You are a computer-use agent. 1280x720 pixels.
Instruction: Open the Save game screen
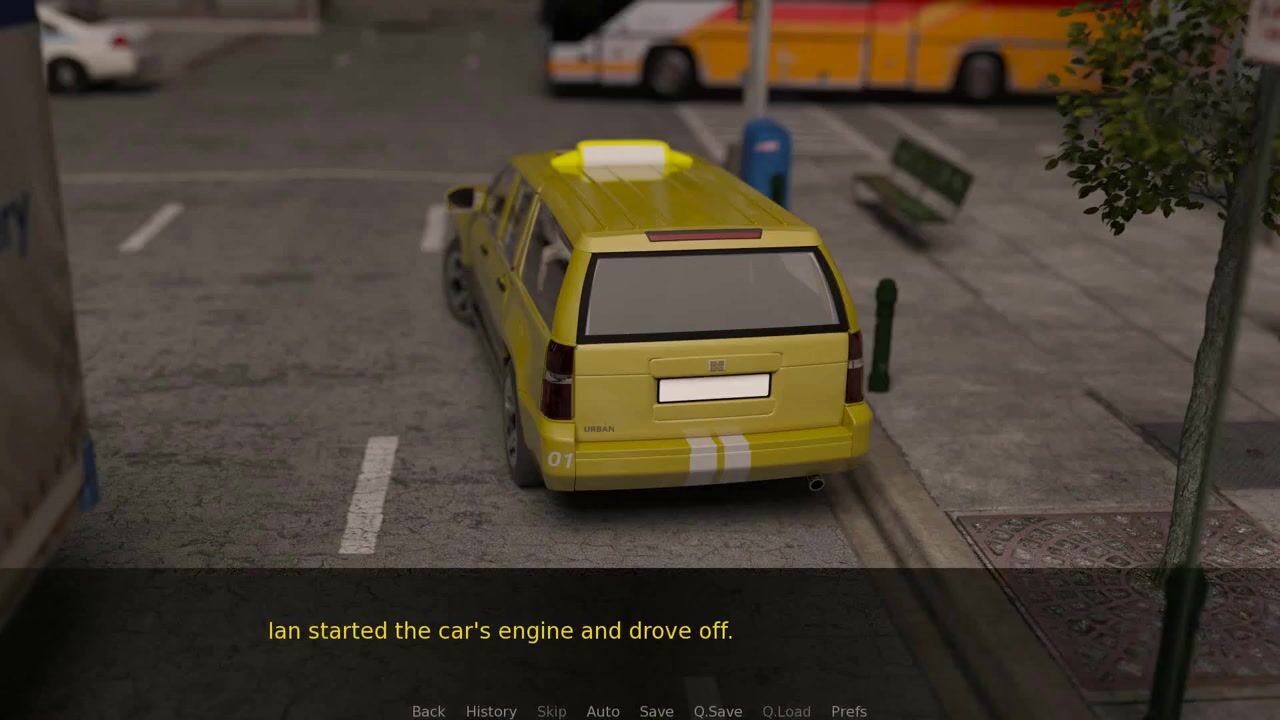pos(656,711)
